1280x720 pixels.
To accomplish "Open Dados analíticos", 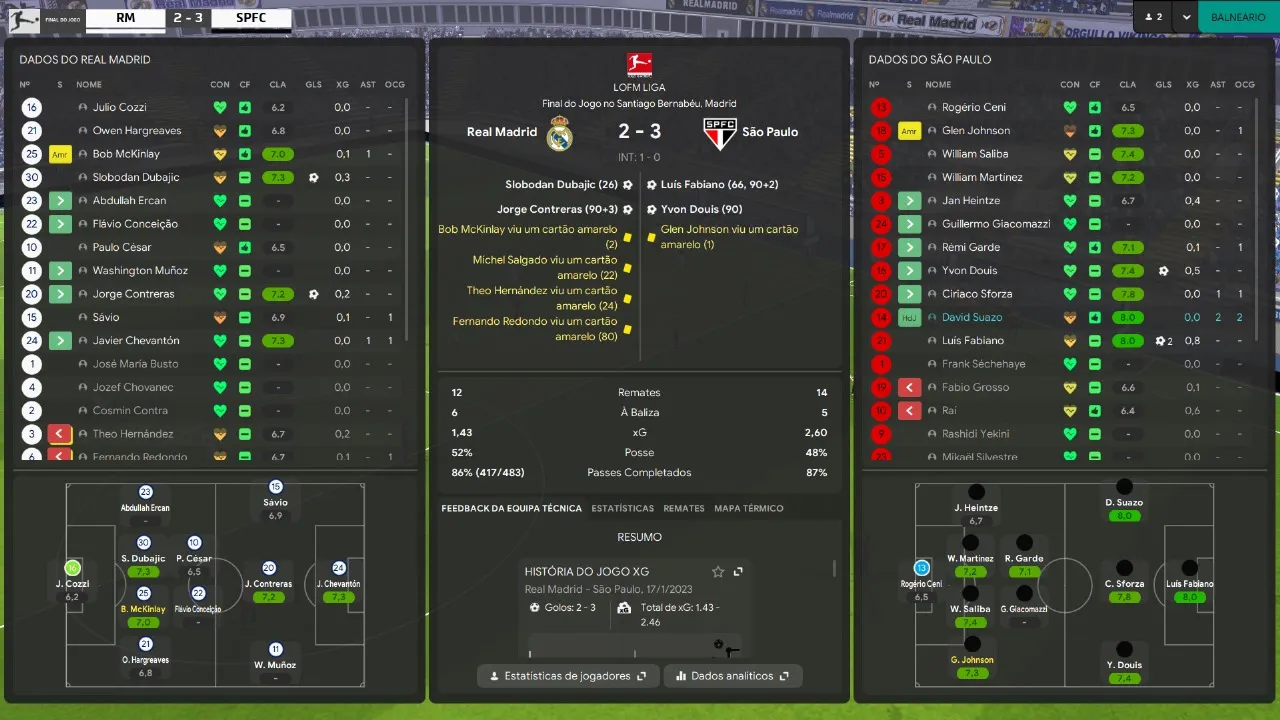I will tap(733, 676).
